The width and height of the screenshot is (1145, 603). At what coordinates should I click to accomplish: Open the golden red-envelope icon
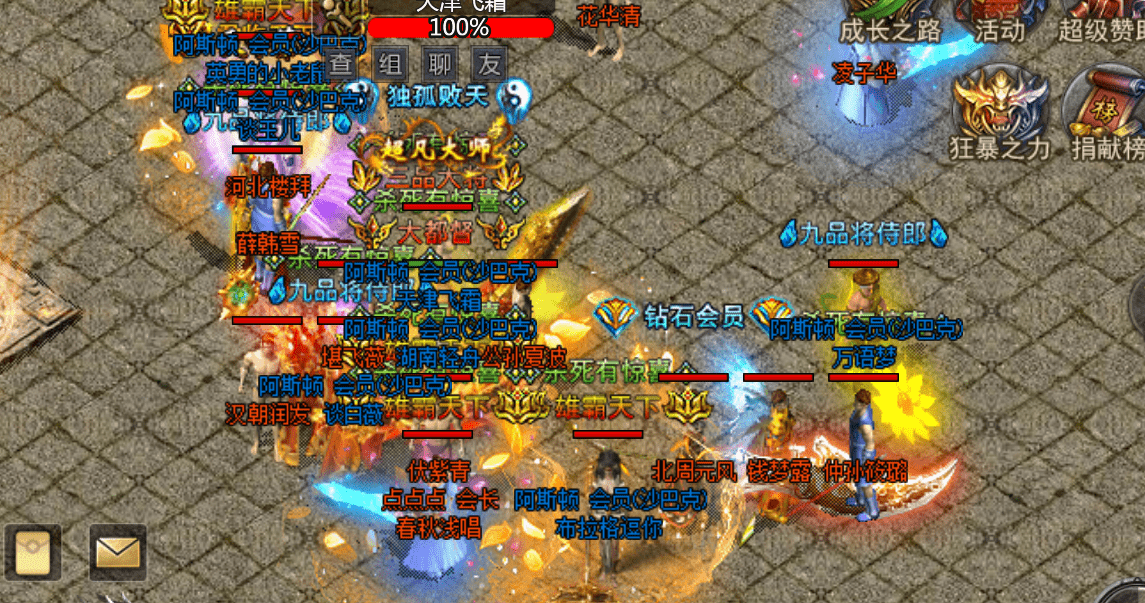tap(32, 552)
